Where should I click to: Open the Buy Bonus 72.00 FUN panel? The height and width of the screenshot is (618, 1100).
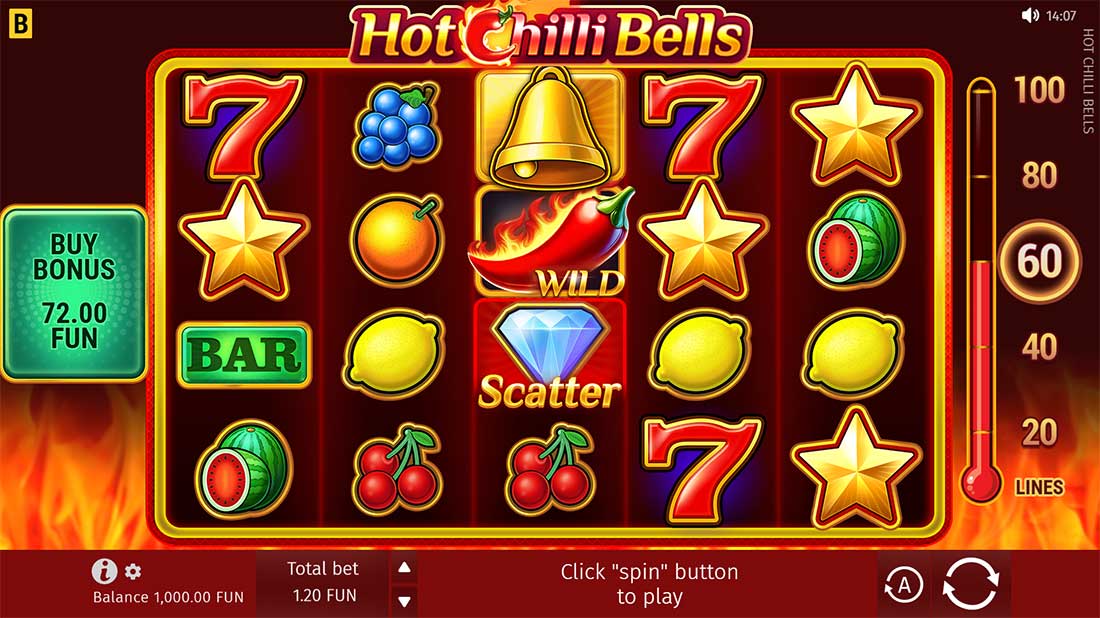(73, 293)
